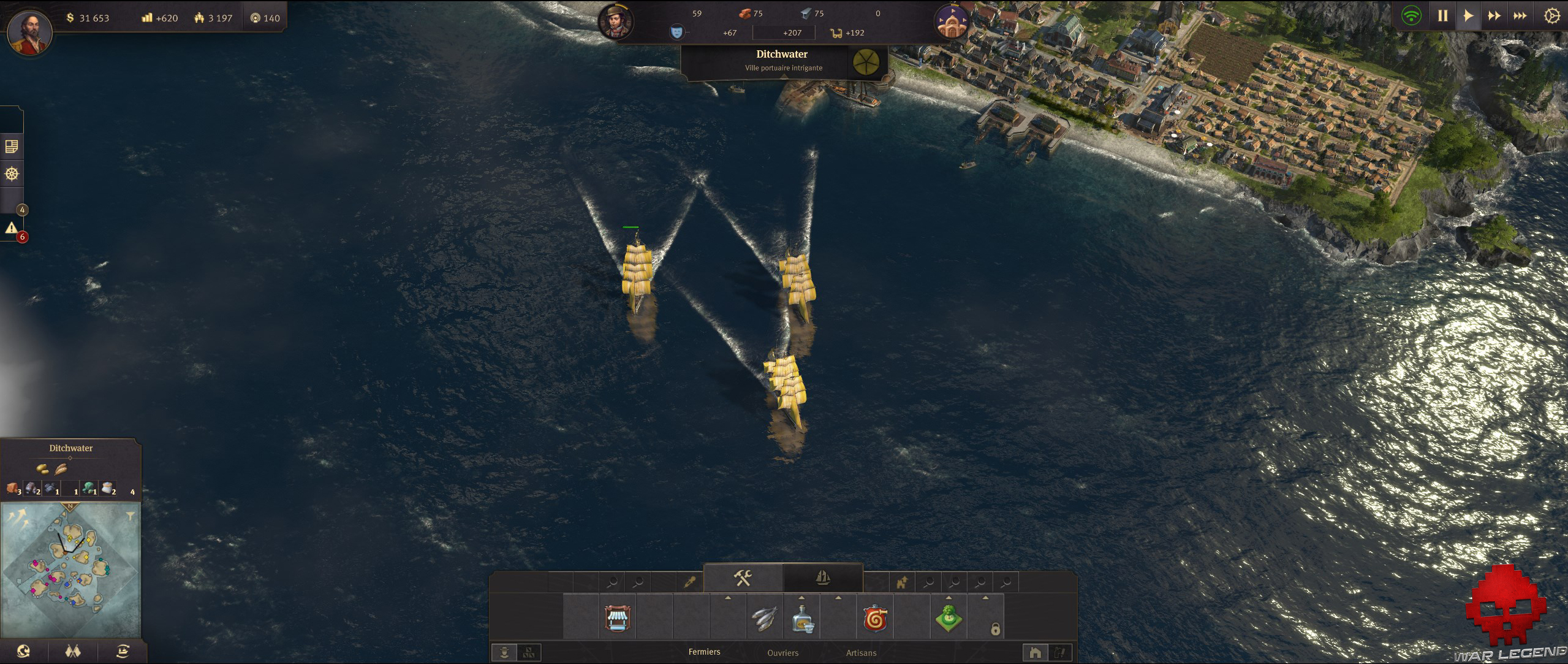Switch to the Ouvriers tab
This screenshot has height=664, width=1568.
(783, 654)
